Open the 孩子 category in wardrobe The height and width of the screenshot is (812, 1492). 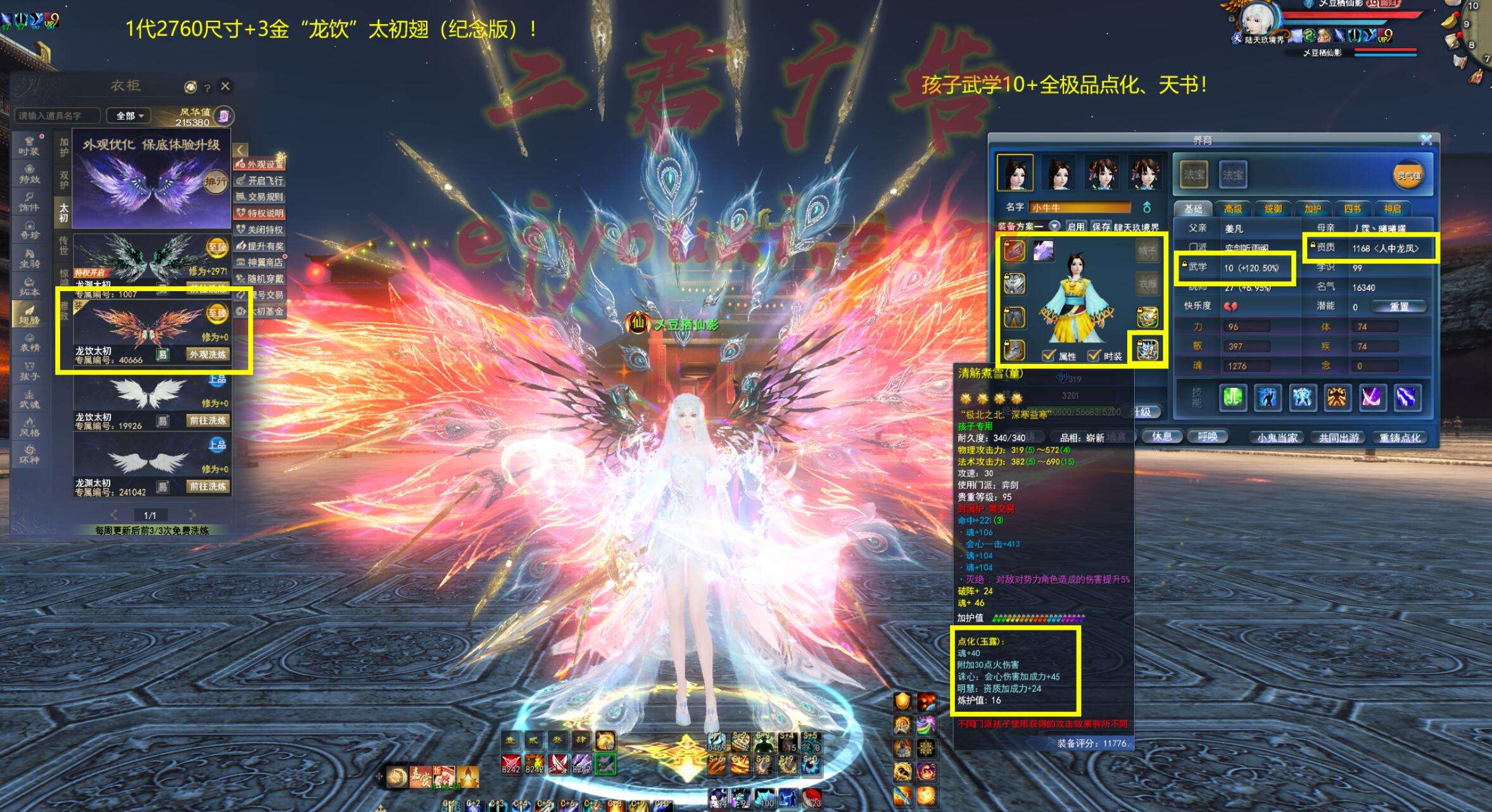[29, 371]
